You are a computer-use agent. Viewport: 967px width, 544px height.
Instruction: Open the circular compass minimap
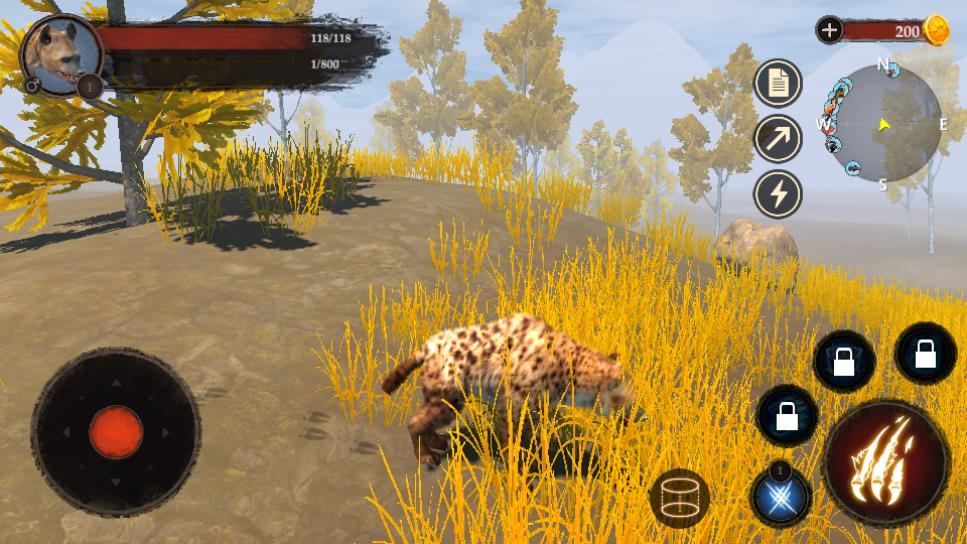pyautogui.click(x=882, y=125)
